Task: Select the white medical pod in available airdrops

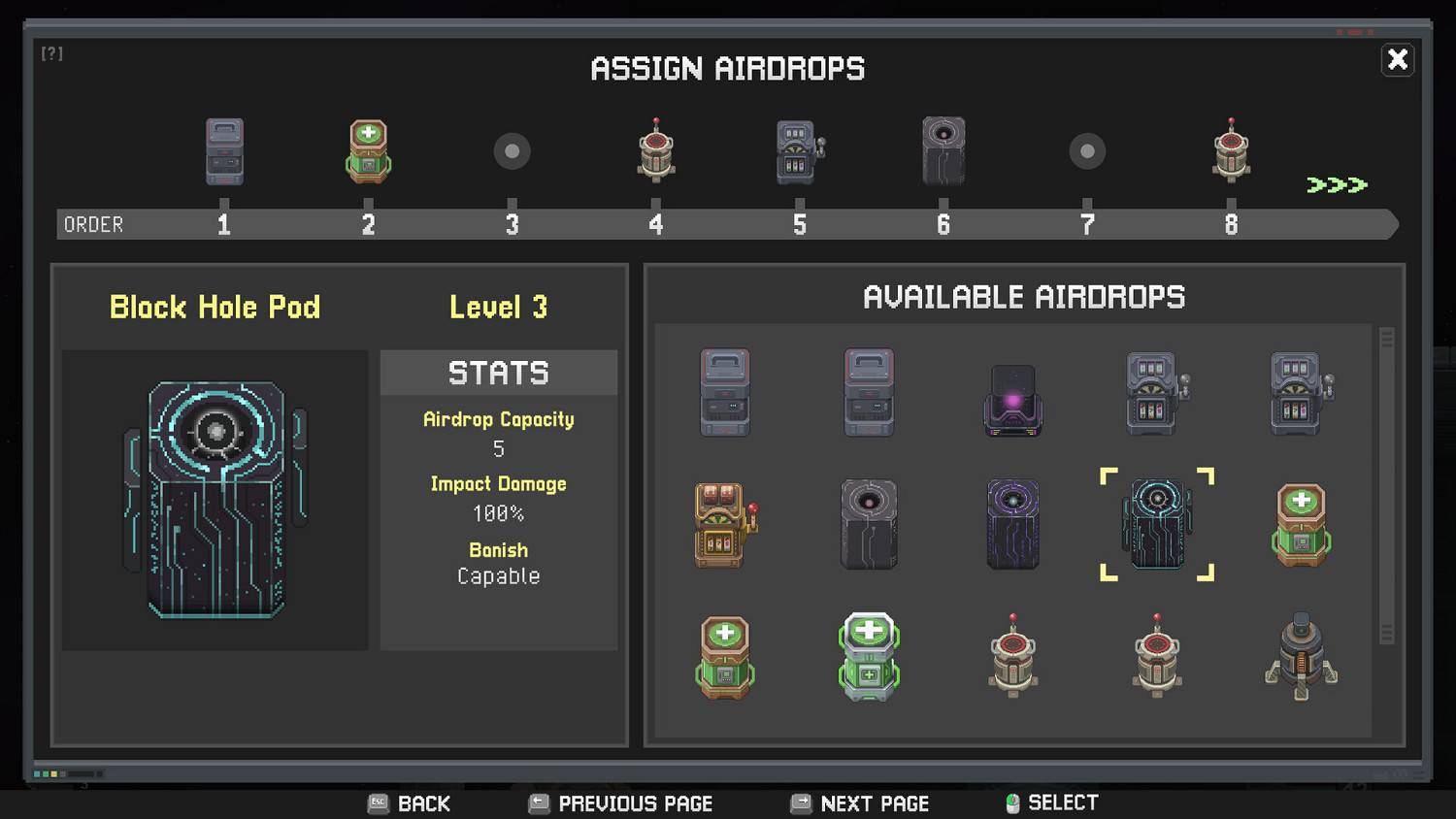Action: [x=870, y=655]
